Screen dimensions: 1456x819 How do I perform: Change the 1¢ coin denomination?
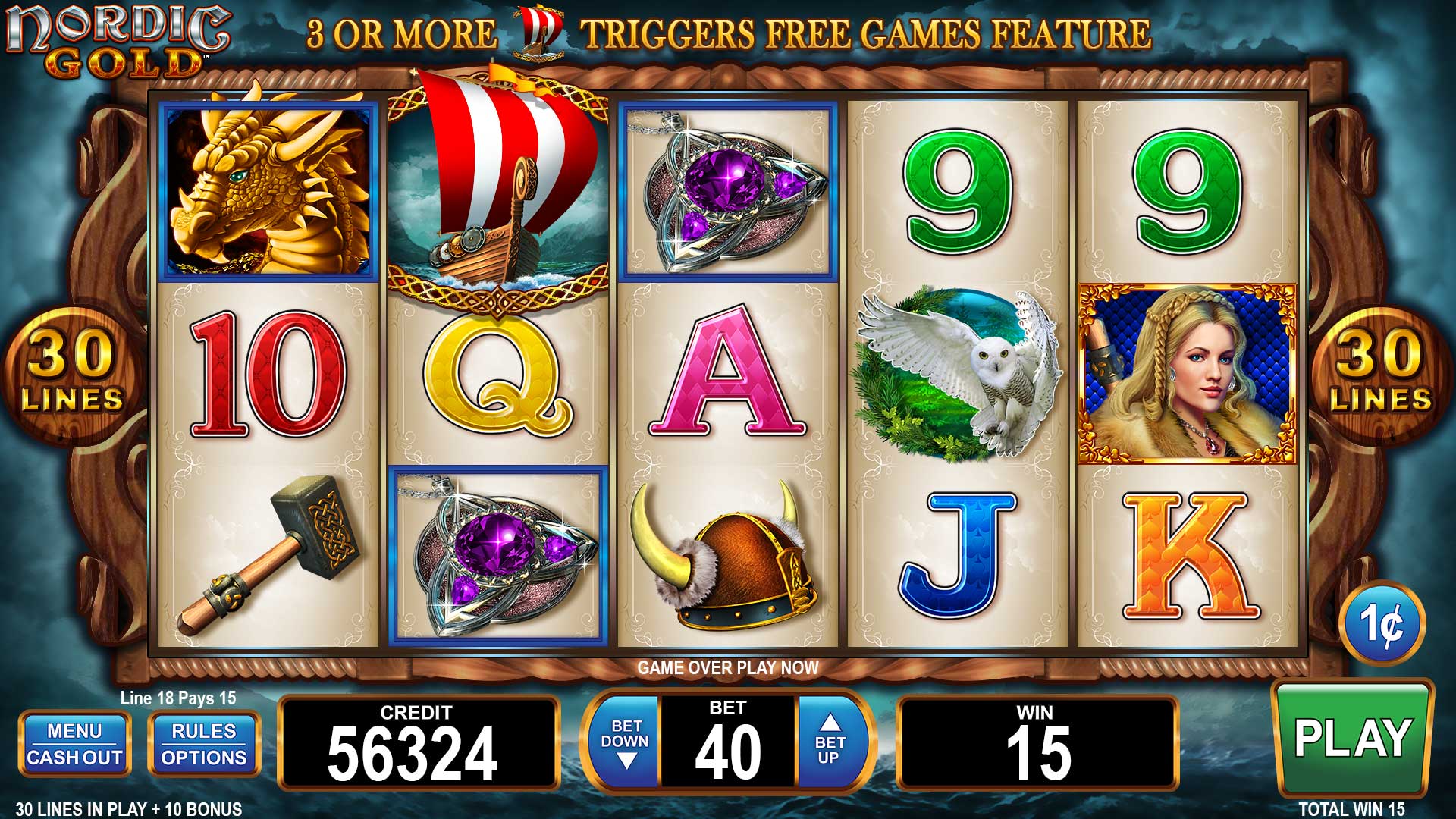[1382, 623]
